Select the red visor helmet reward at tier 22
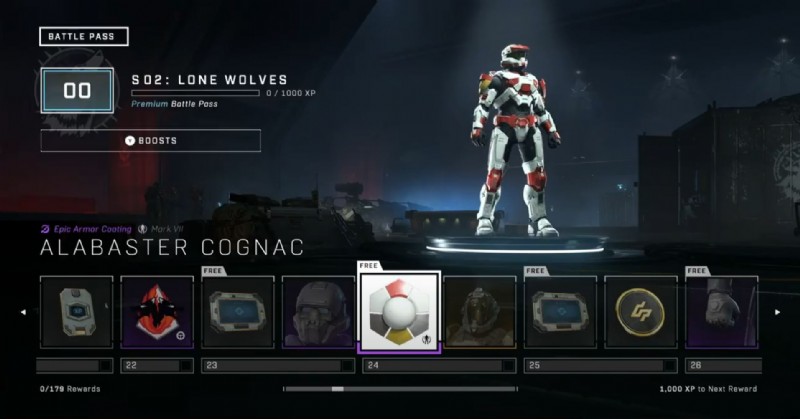The height and width of the screenshot is (419, 800). click(x=157, y=312)
